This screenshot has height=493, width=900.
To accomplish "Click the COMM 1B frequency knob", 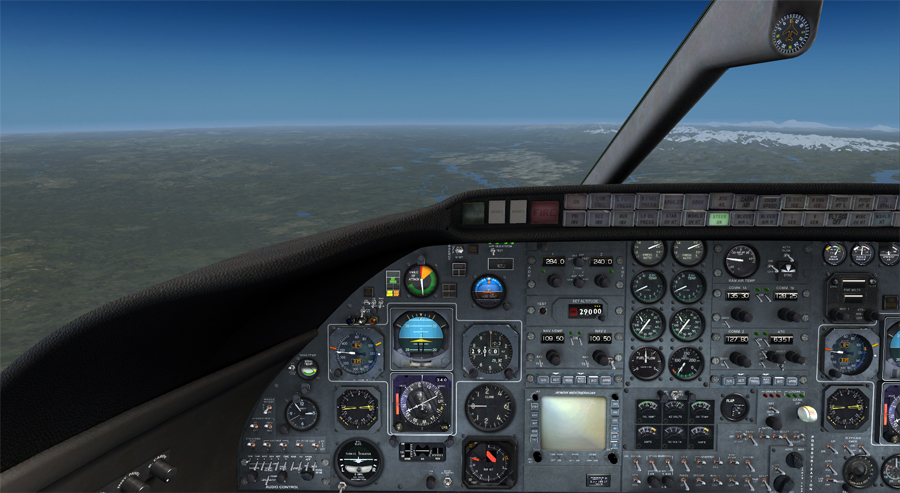I will pyautogui.click(x=787, y=314).
